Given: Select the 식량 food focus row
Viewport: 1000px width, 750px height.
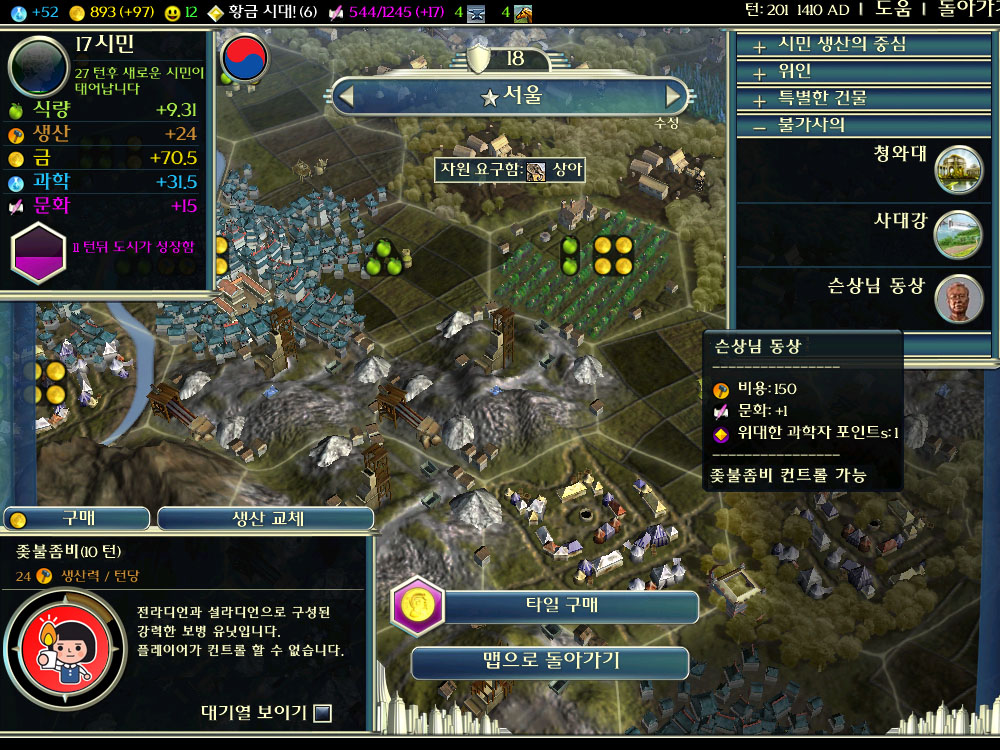Looking at the screenshot, I should click(x=105, y=110).
